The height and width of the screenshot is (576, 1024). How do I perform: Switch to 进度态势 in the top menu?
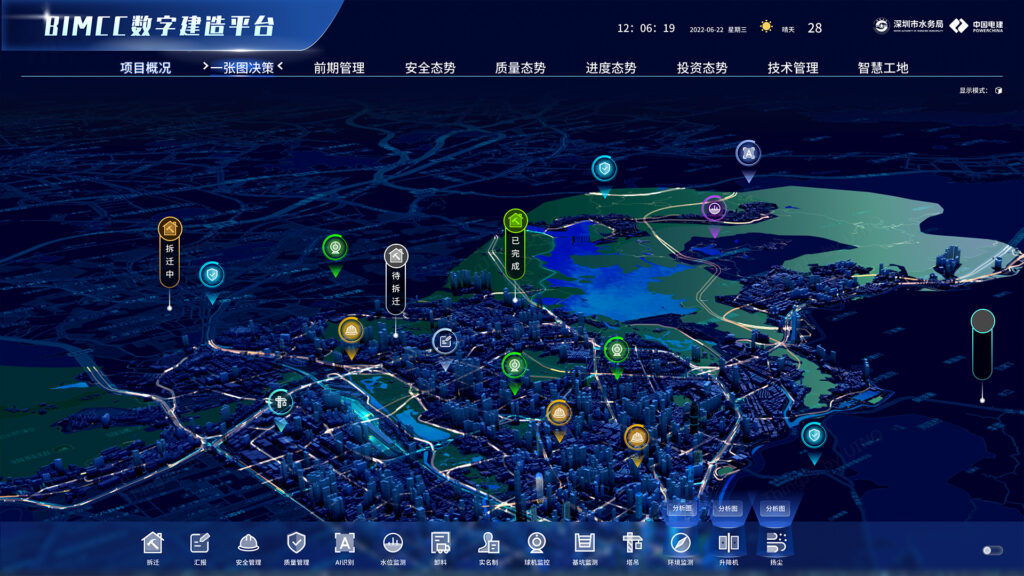pyautogui.click(x=611, y=68)
